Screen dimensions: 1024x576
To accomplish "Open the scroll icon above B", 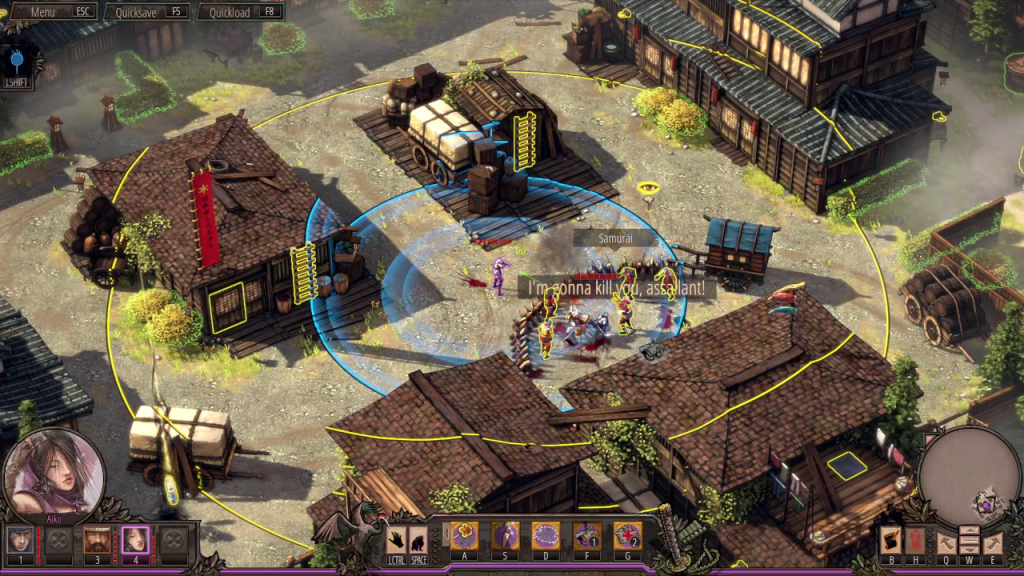I will [x=891, y=540].
